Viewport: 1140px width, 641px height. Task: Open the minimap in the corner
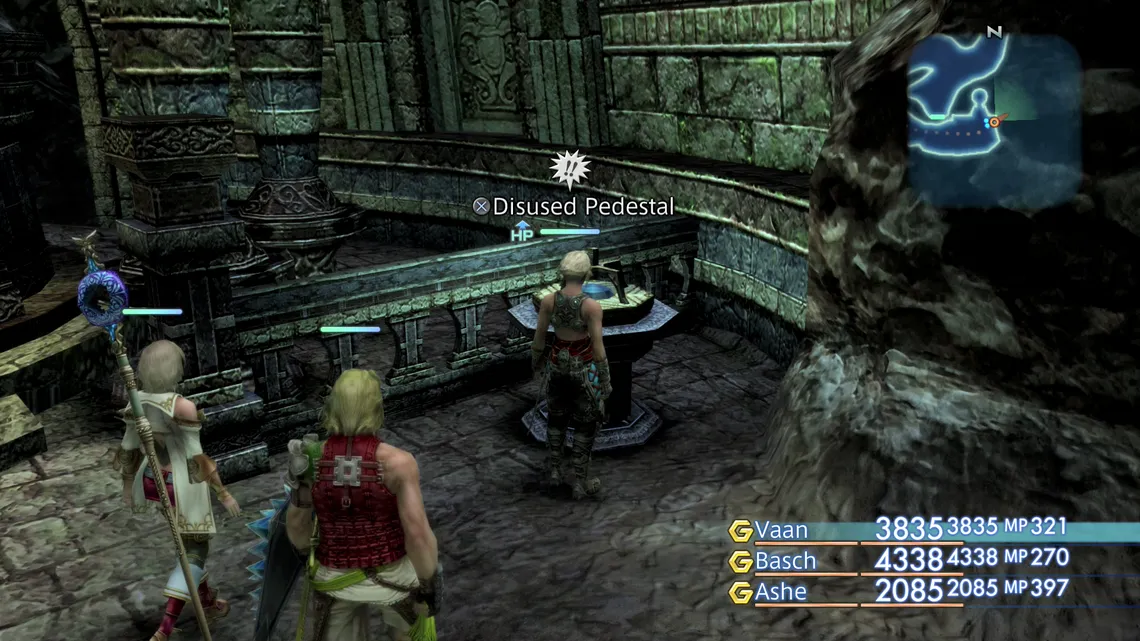994,120
